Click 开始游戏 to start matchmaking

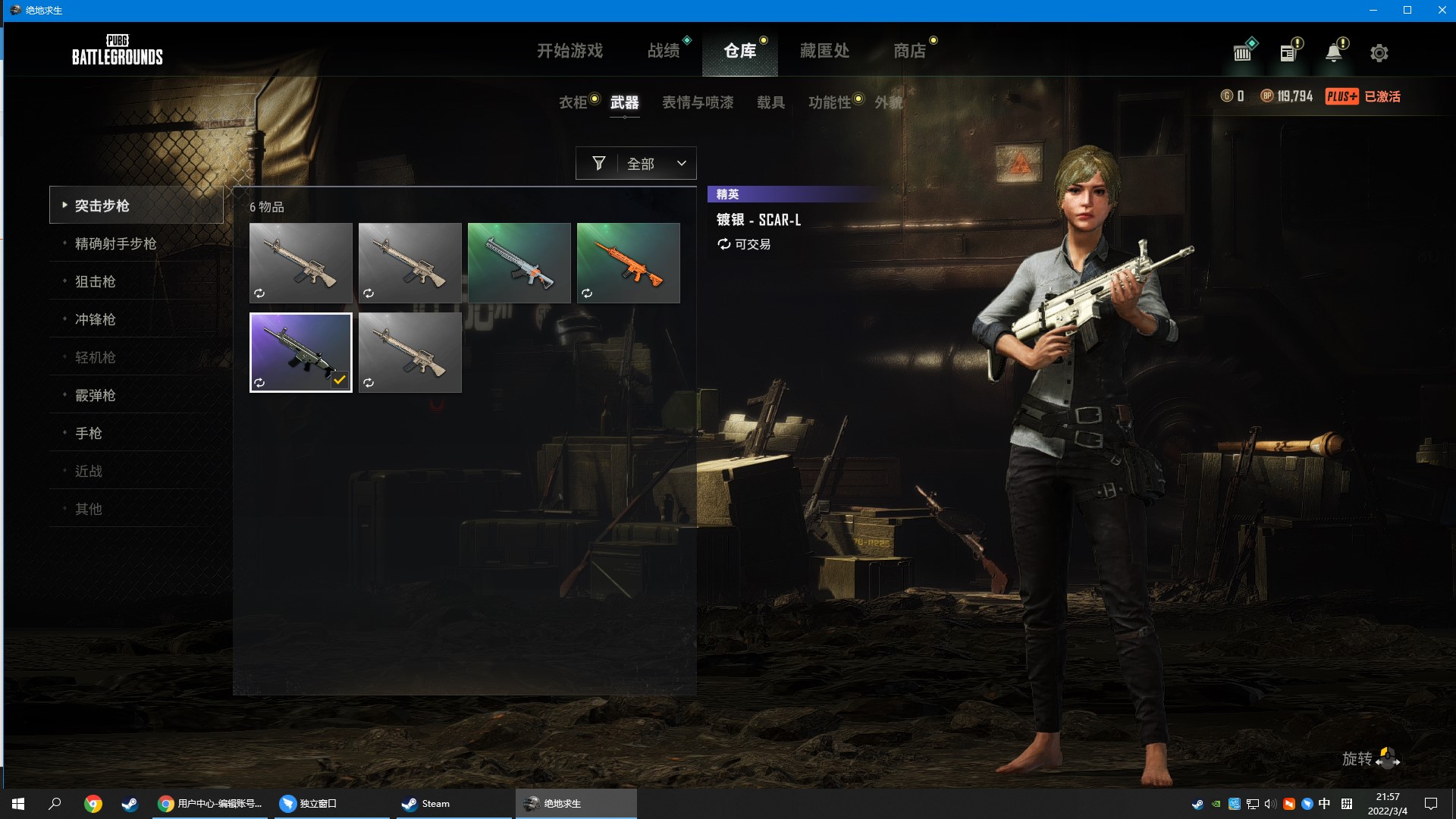coord(570,51)
